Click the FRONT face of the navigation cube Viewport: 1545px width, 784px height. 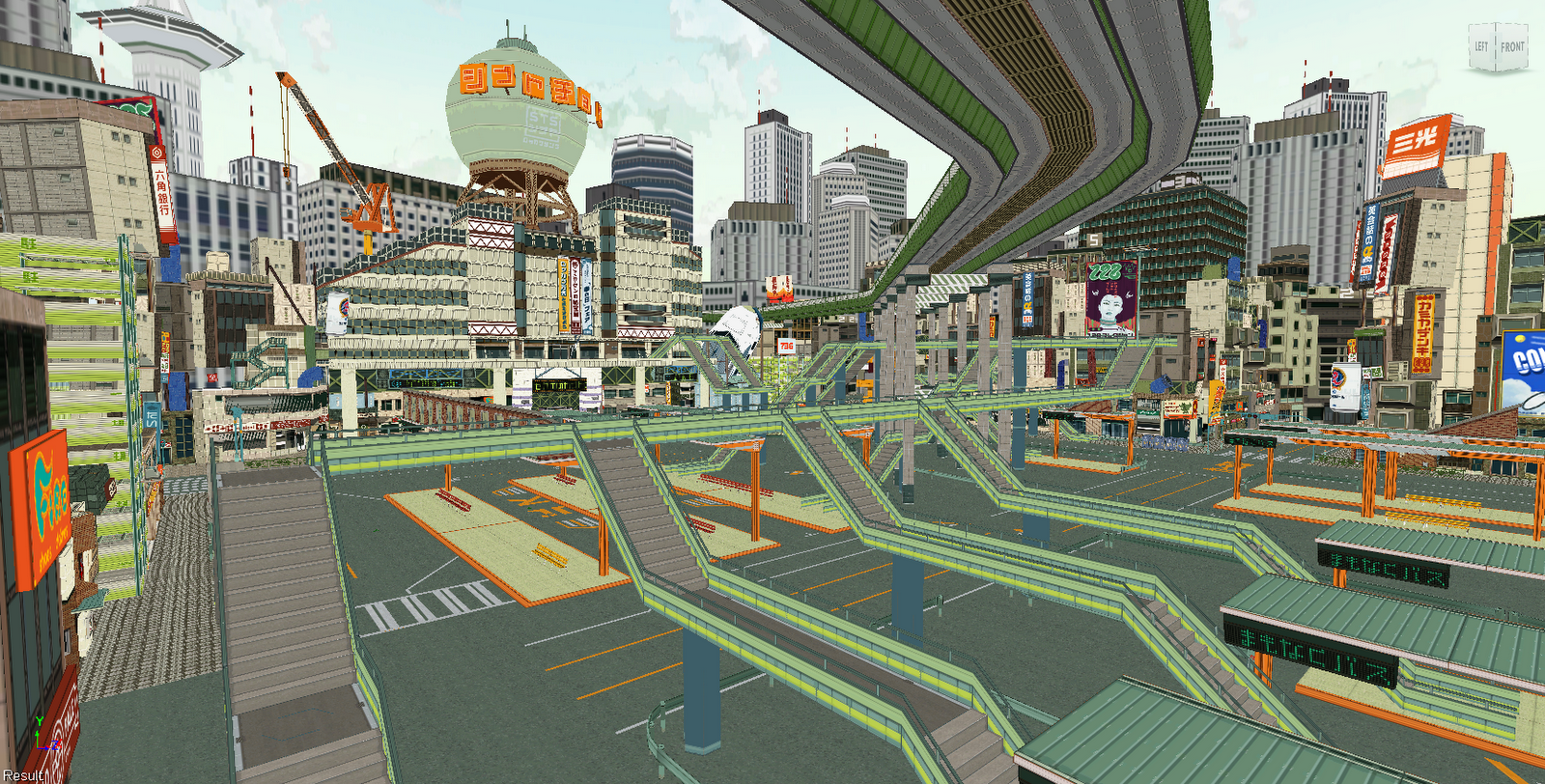(x=1513, y=46)
